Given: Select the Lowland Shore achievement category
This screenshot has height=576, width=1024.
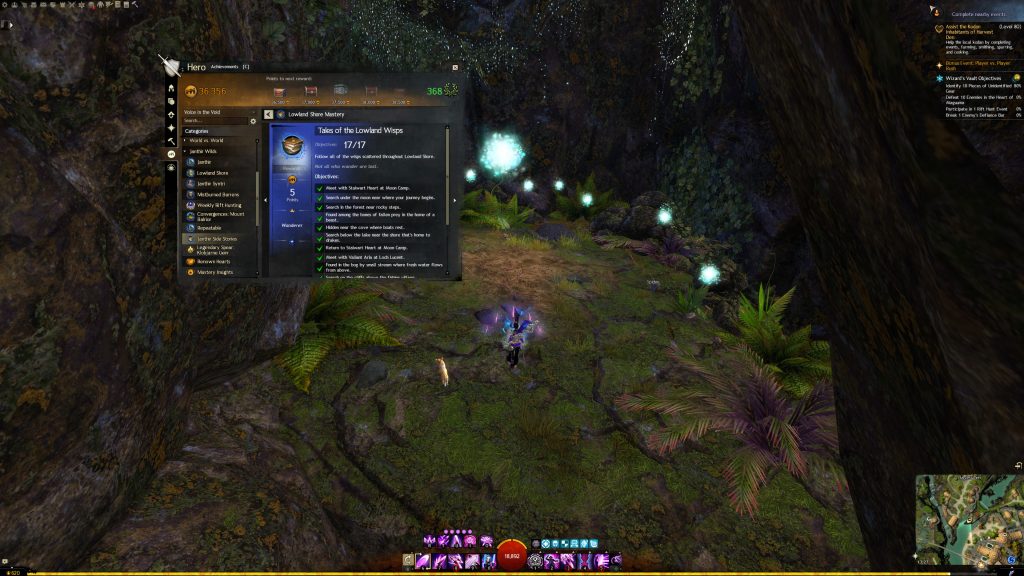Looking at the screenshot, I should point(214,173).
